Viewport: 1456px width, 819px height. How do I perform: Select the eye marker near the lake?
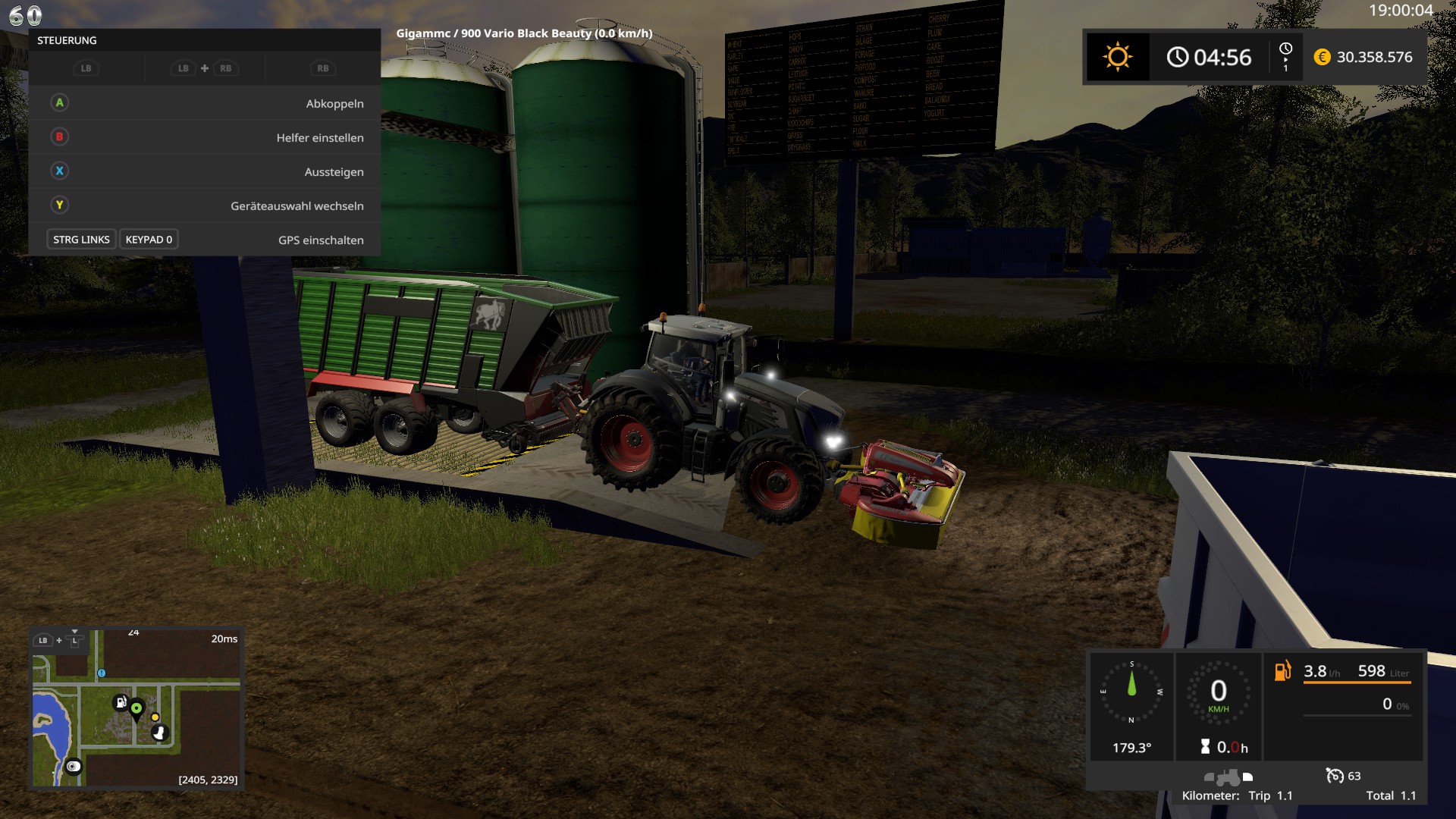[74, 767]
